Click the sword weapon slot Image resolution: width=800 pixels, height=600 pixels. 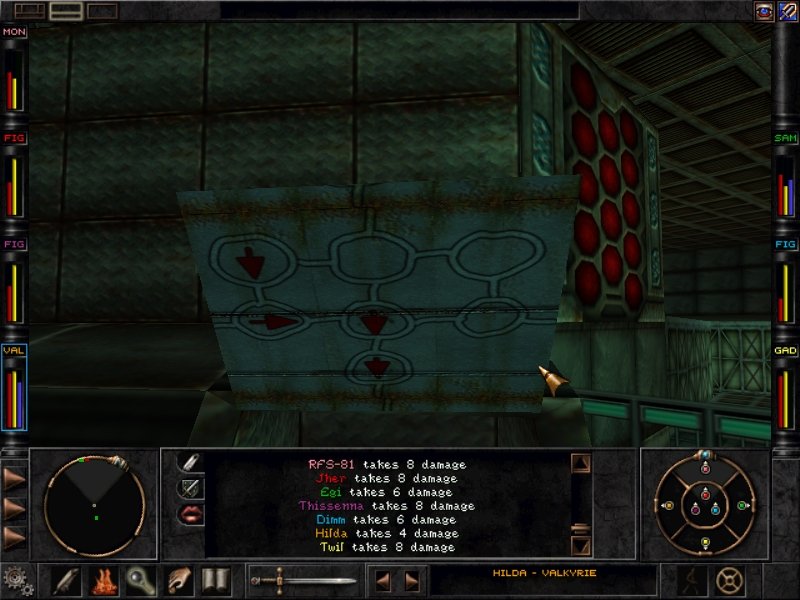302,580
